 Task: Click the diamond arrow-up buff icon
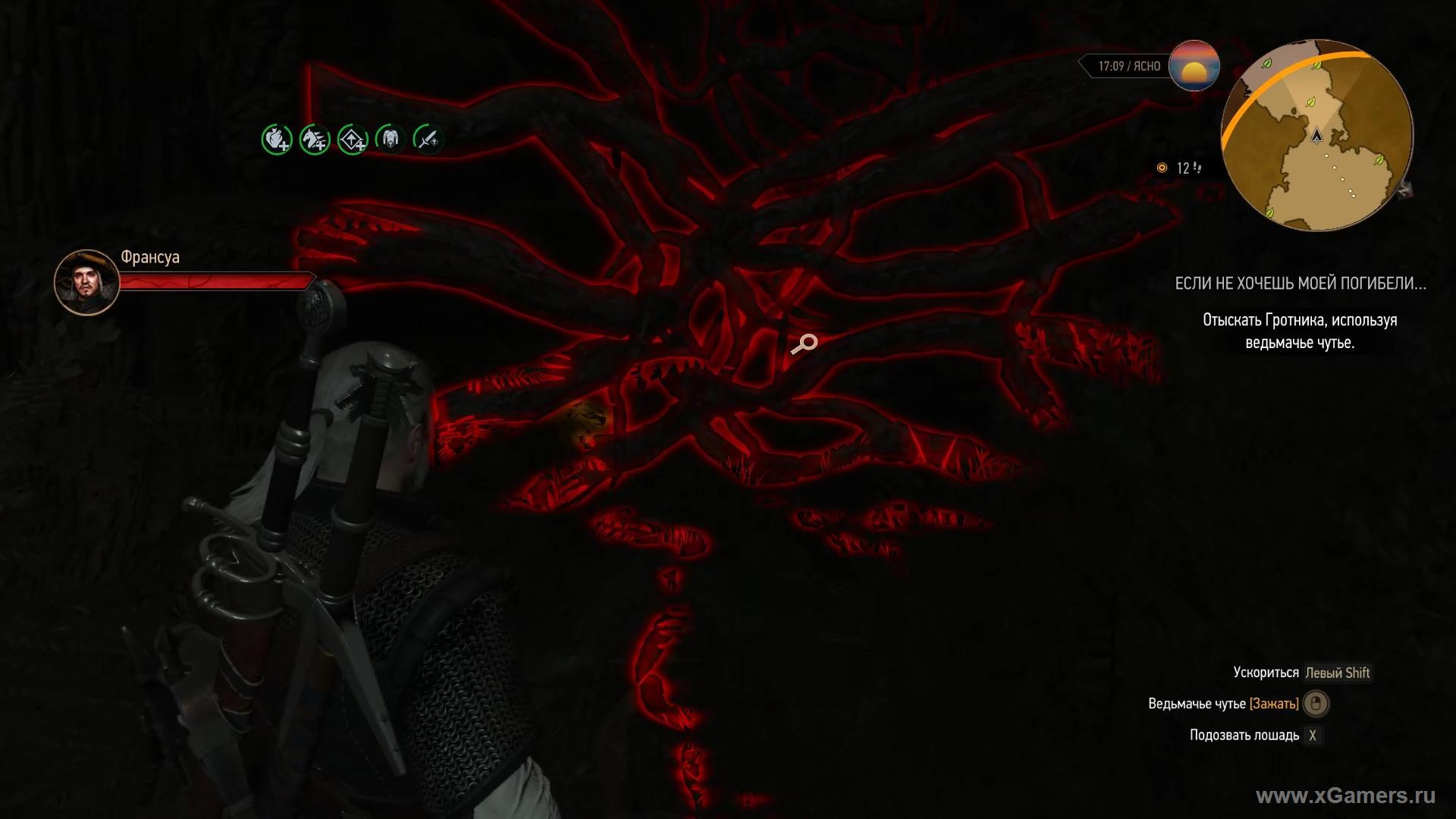353,140
